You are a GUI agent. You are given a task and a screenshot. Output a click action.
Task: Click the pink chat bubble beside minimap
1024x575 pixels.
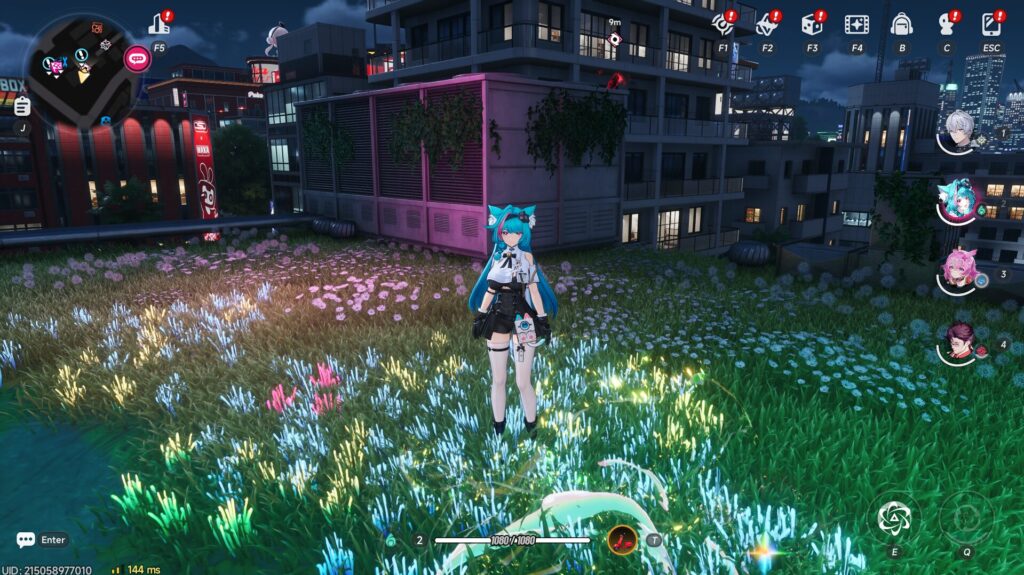[x=137, y=58]
